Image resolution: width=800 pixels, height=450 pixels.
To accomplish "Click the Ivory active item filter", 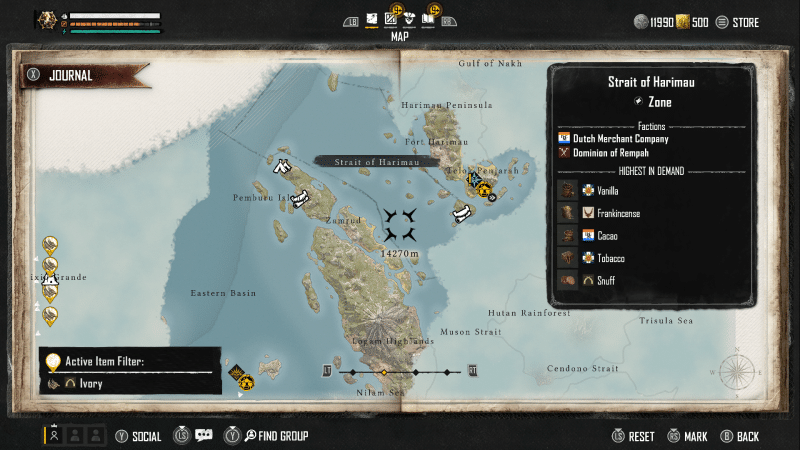I will tap(85, 383).
